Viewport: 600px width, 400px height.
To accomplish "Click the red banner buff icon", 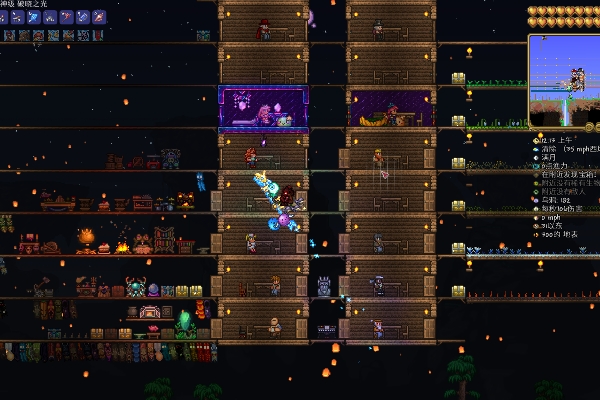I will point(98,35).
